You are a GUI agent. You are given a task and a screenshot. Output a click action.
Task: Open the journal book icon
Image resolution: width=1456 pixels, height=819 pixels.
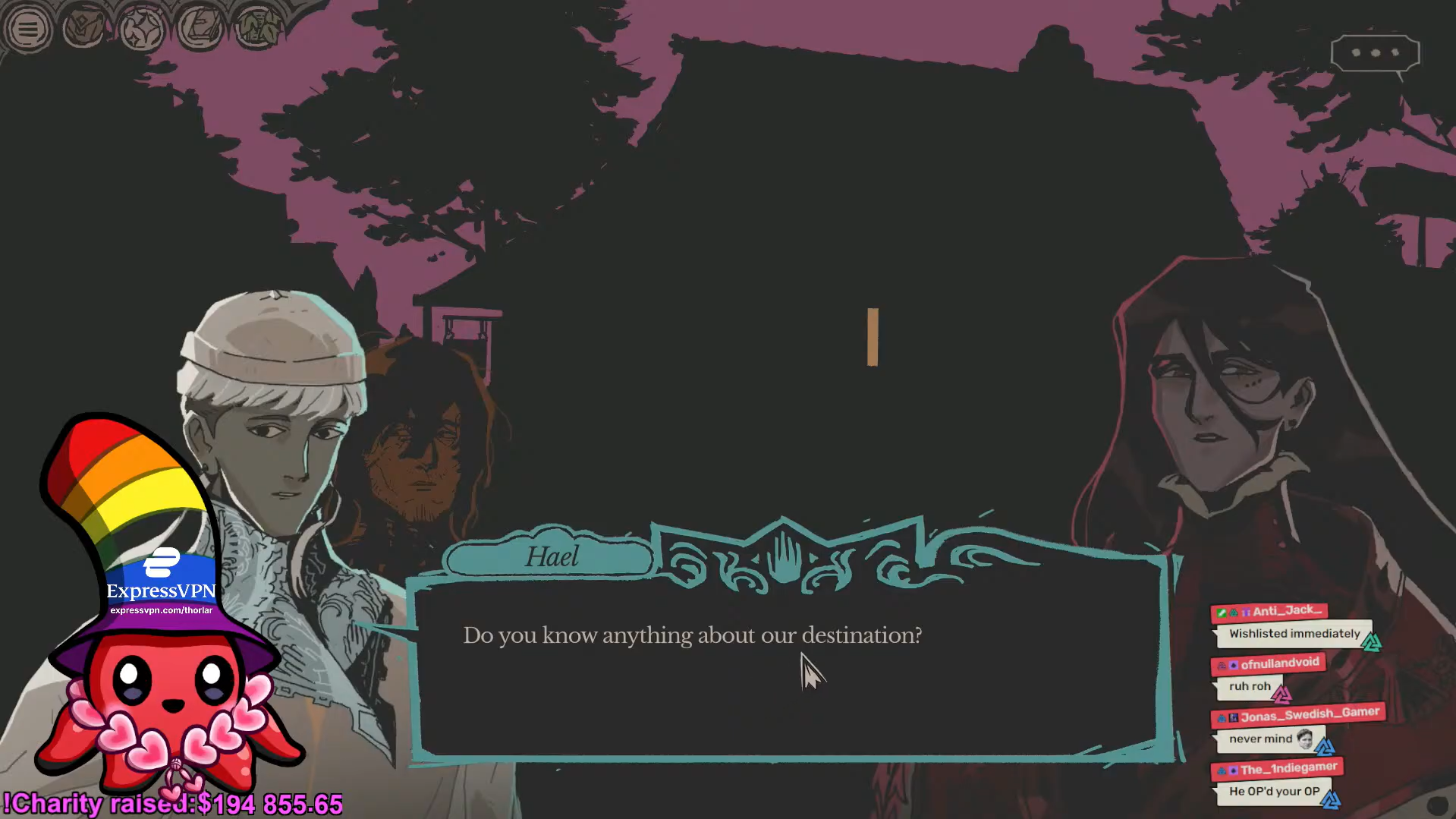(200, 30)
